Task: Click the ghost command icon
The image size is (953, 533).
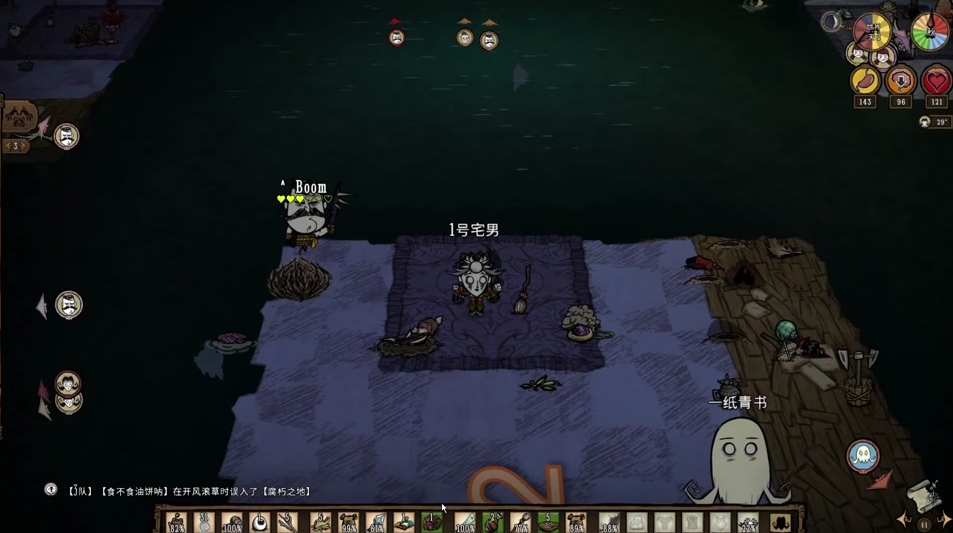Action: coord(862,456)
